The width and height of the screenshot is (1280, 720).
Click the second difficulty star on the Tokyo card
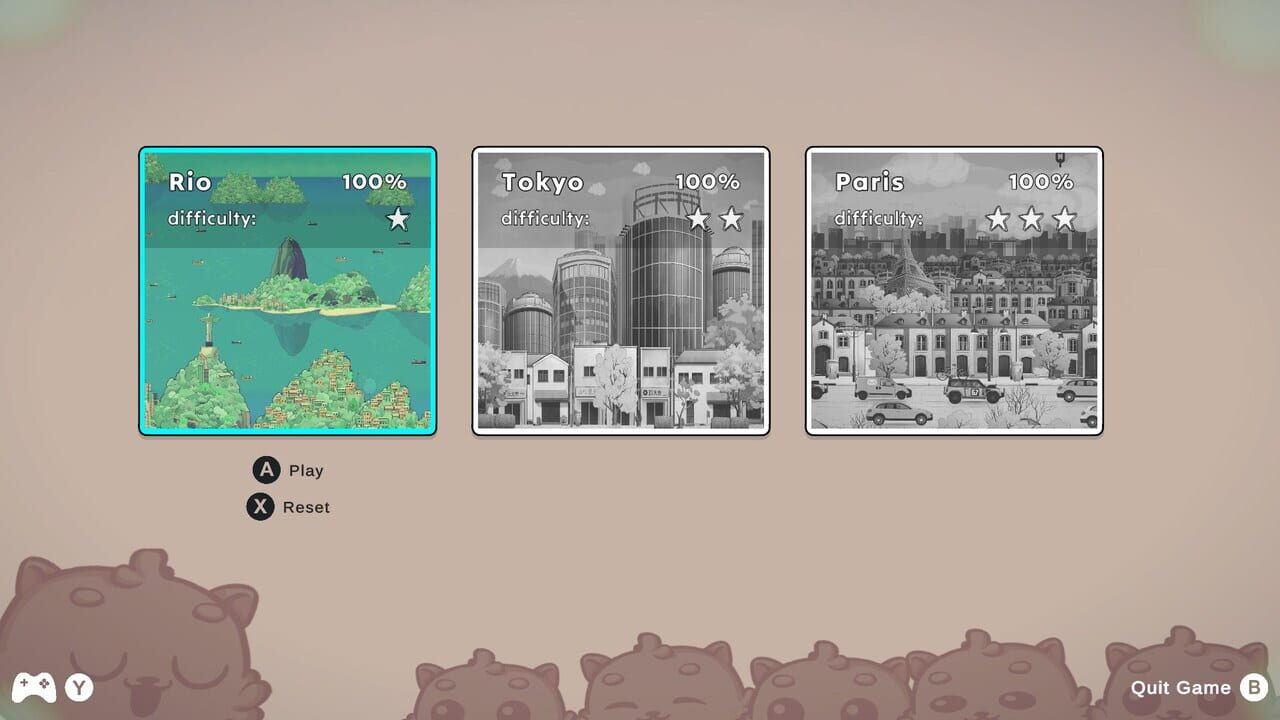click(730, 218)
